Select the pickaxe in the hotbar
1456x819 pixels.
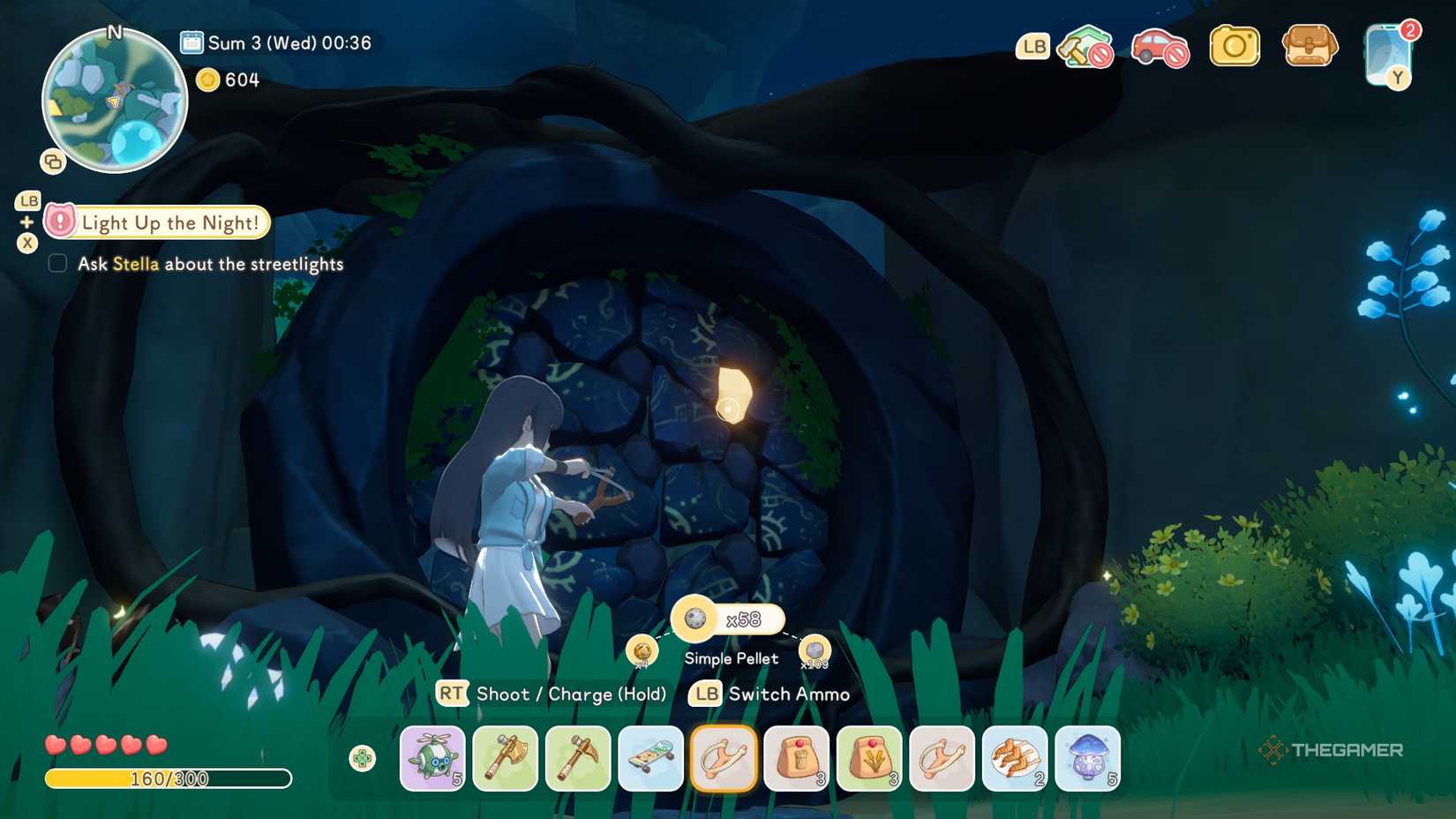[578, 758]
